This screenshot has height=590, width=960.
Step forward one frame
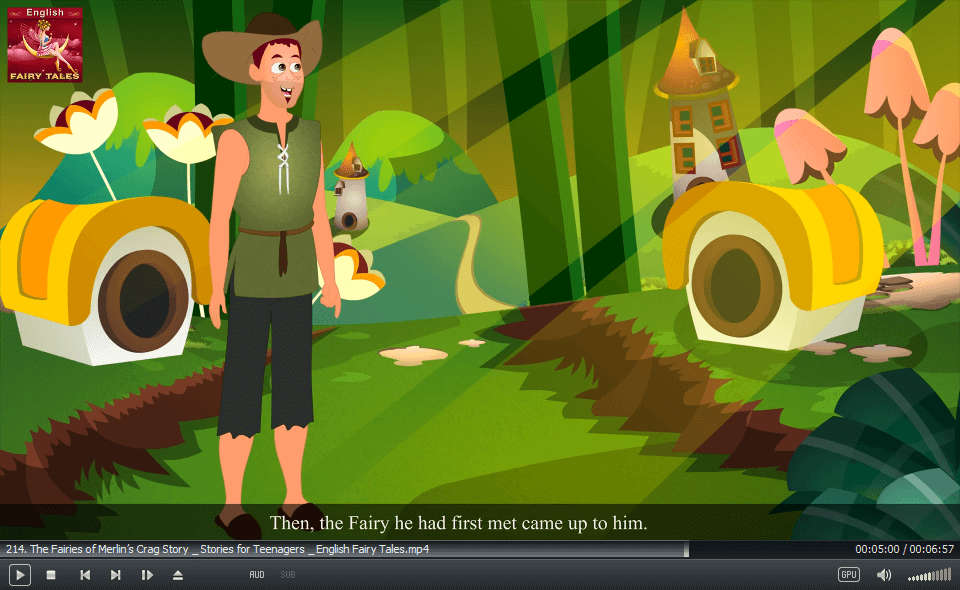pyautogui.click(x=147, y=575)
